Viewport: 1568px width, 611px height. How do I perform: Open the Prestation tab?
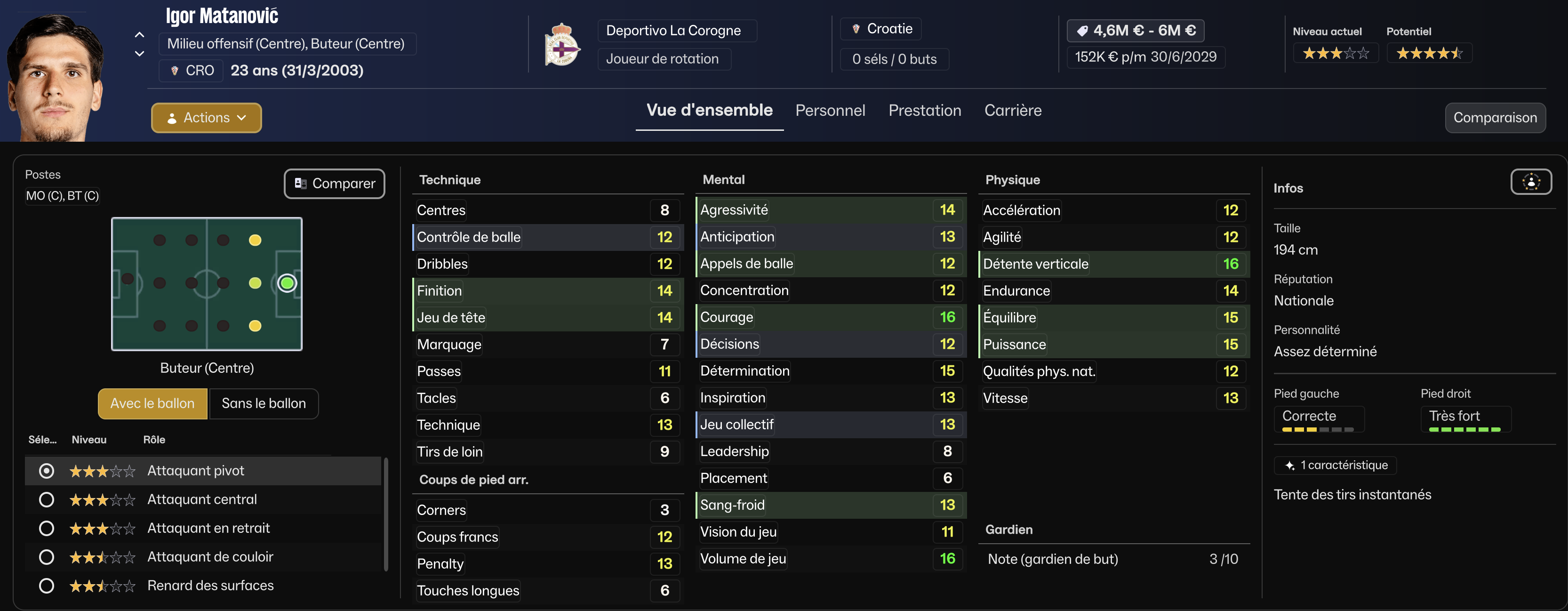click(x=925, y=110)
